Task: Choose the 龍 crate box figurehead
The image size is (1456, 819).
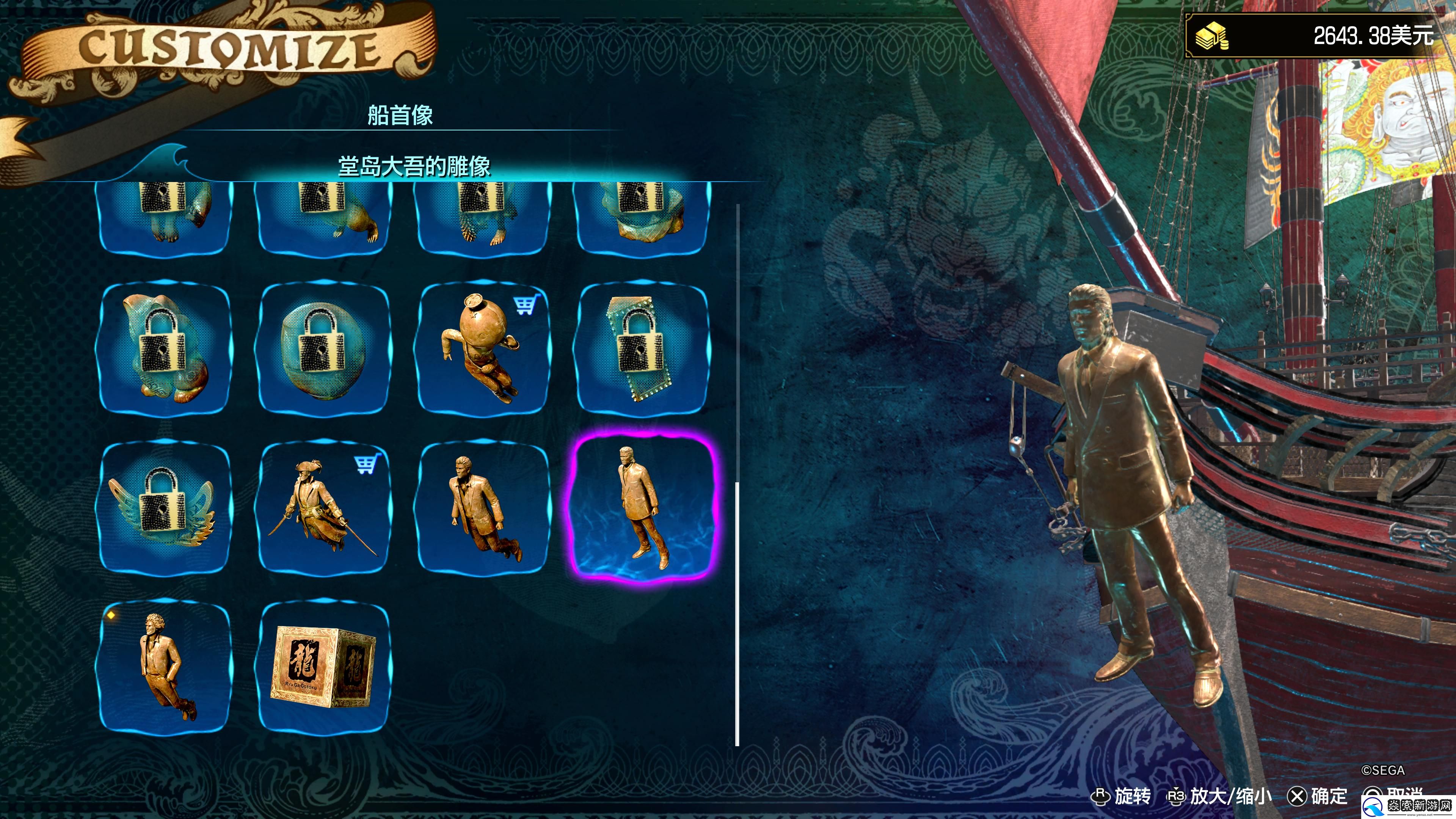Action: [x=323, y=666]
